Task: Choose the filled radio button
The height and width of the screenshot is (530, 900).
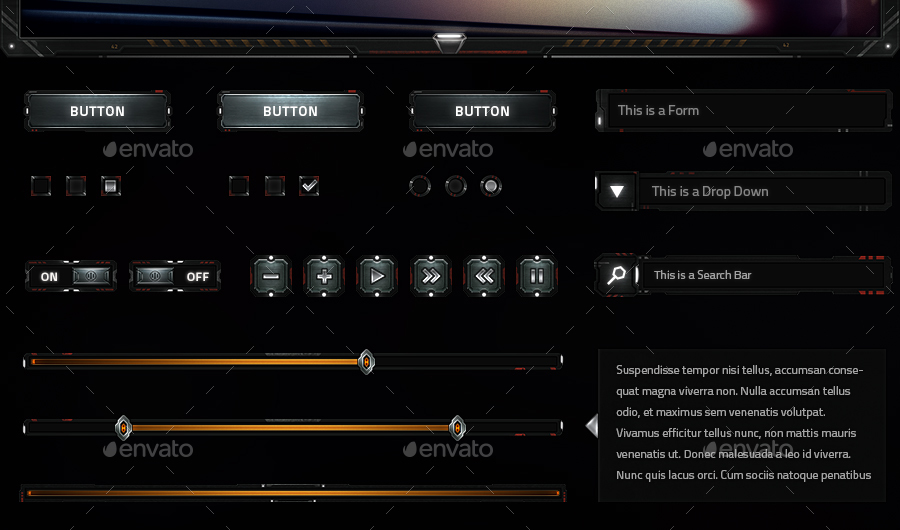Action: pos(490,186)
